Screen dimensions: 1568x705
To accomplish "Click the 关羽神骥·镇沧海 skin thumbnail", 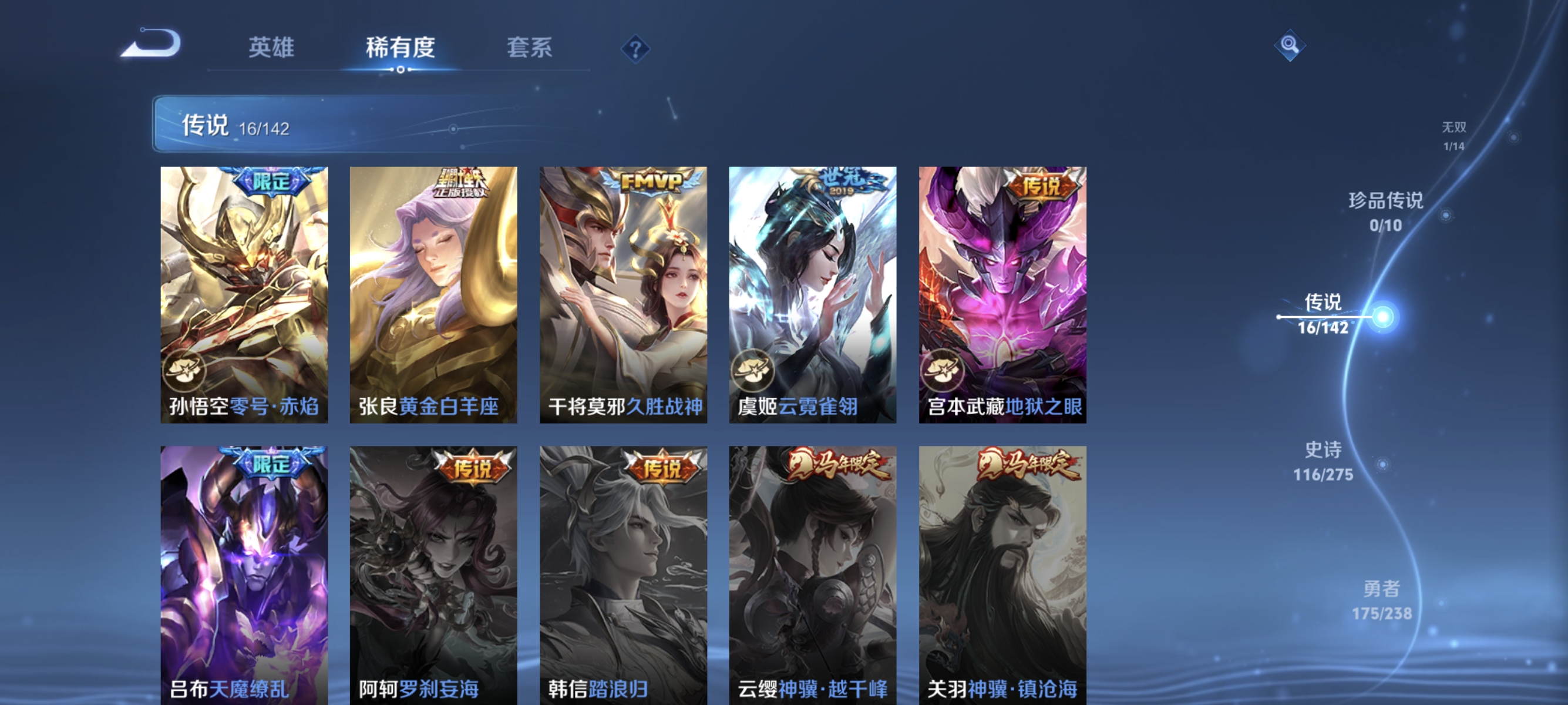I will click(x=1002, y=566).
